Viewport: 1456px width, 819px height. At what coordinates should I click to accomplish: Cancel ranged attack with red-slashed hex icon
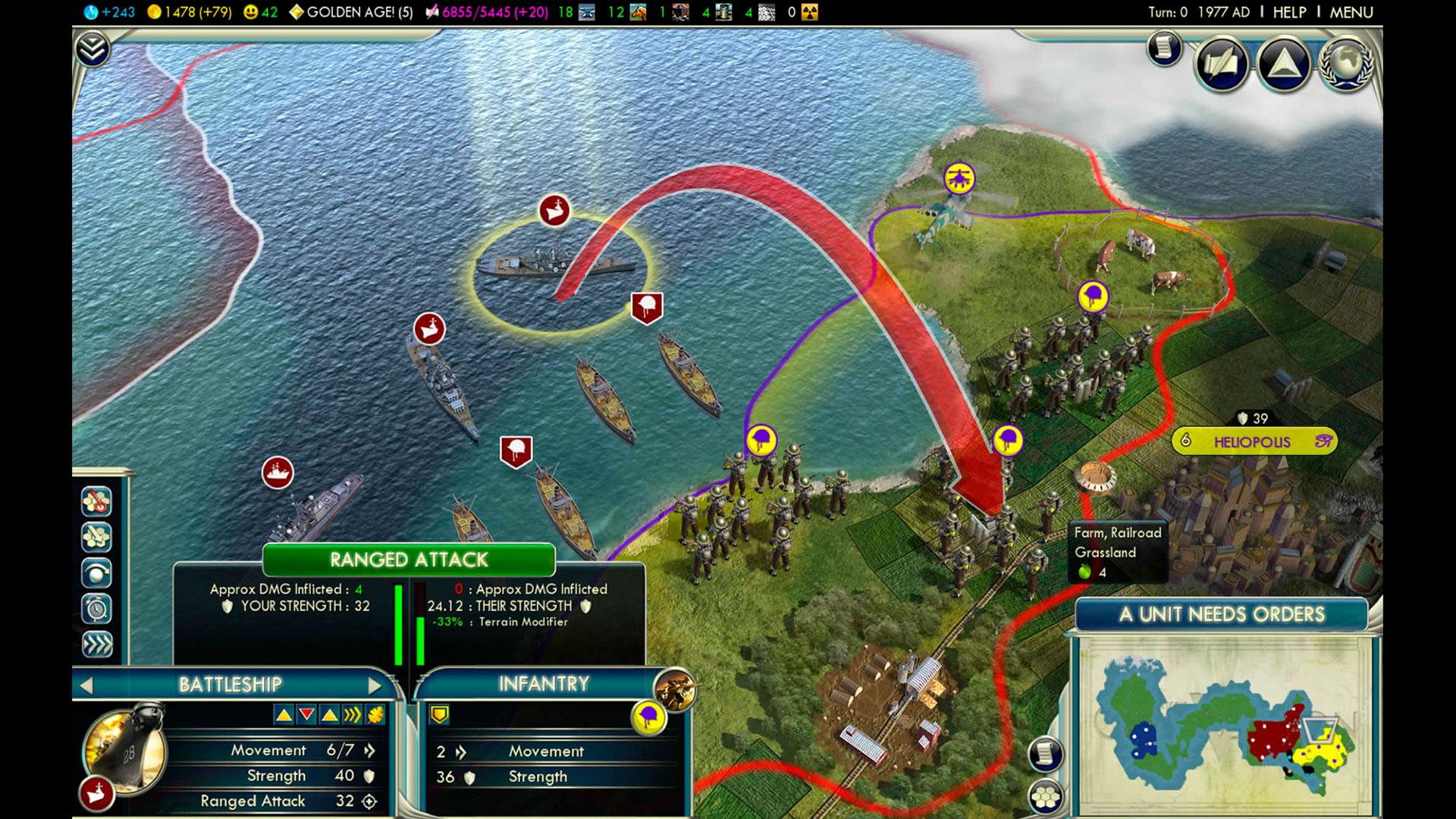[97, 501]
